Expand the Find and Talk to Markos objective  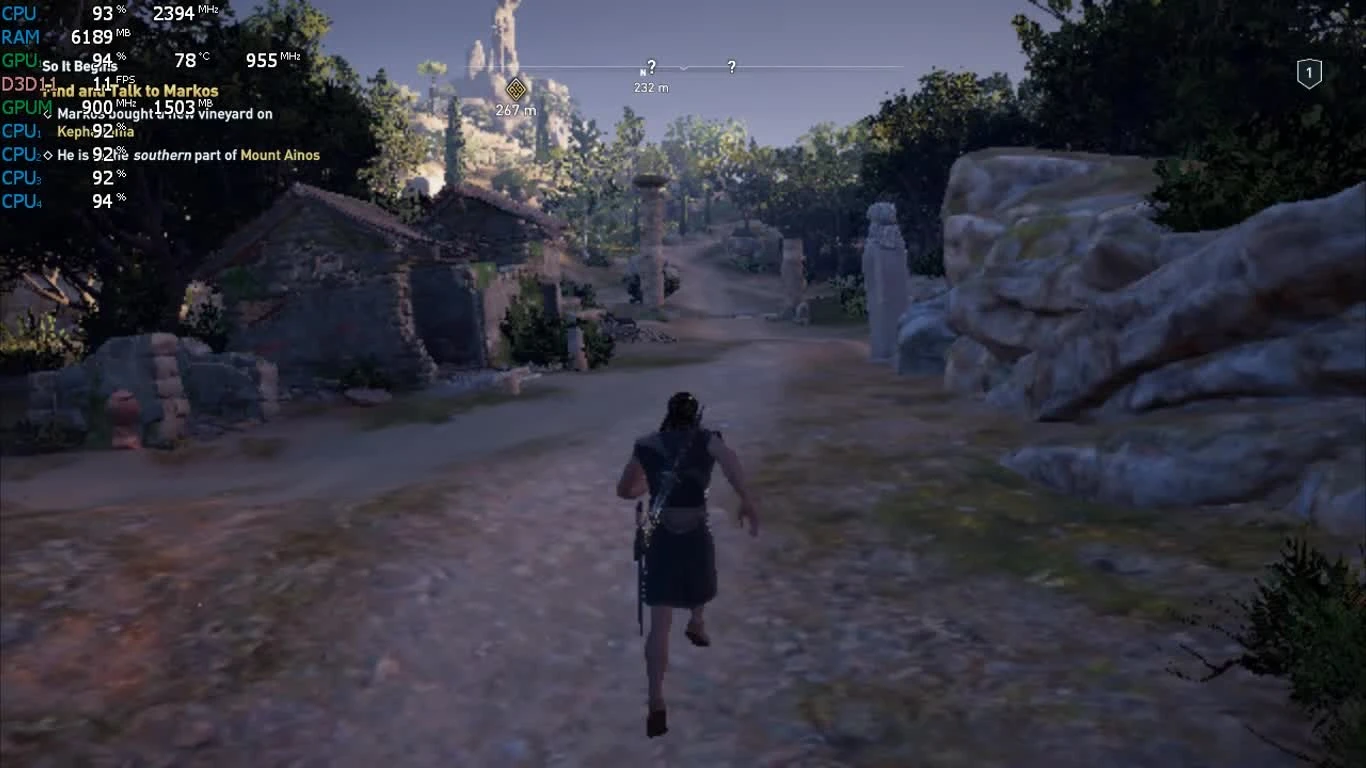pyautogui.click(x=130, y=90)
